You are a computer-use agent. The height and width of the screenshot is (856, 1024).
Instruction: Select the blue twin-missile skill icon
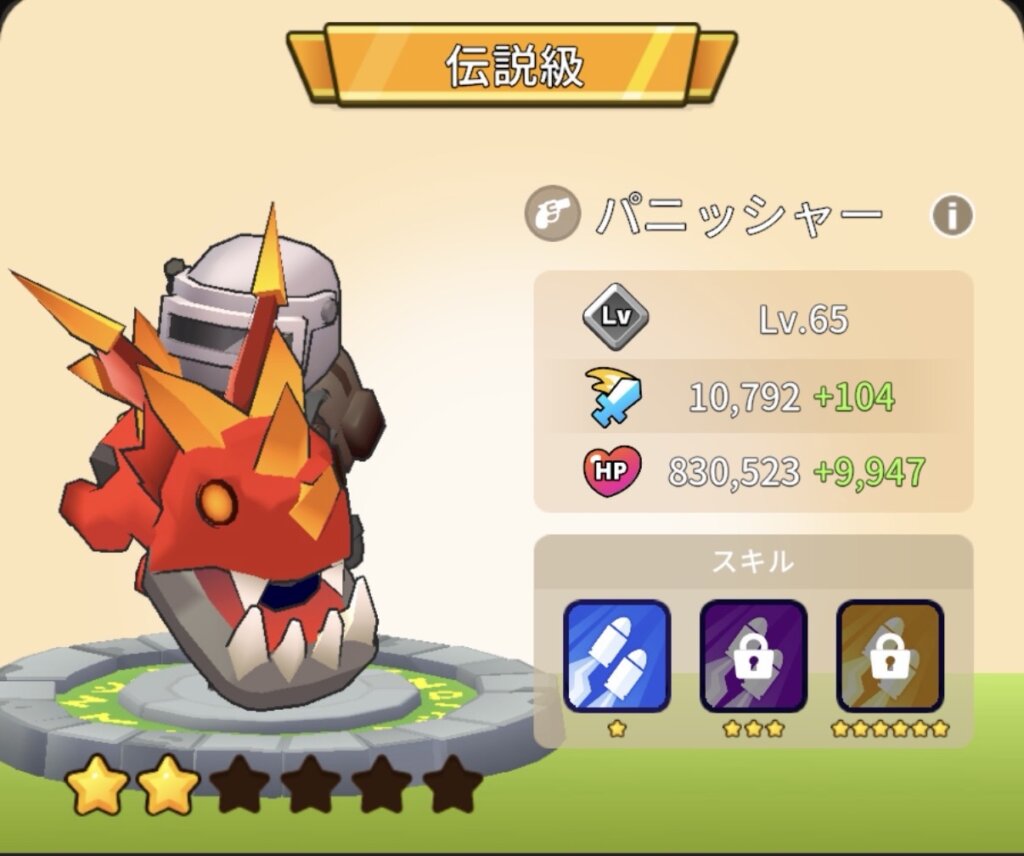616,655
